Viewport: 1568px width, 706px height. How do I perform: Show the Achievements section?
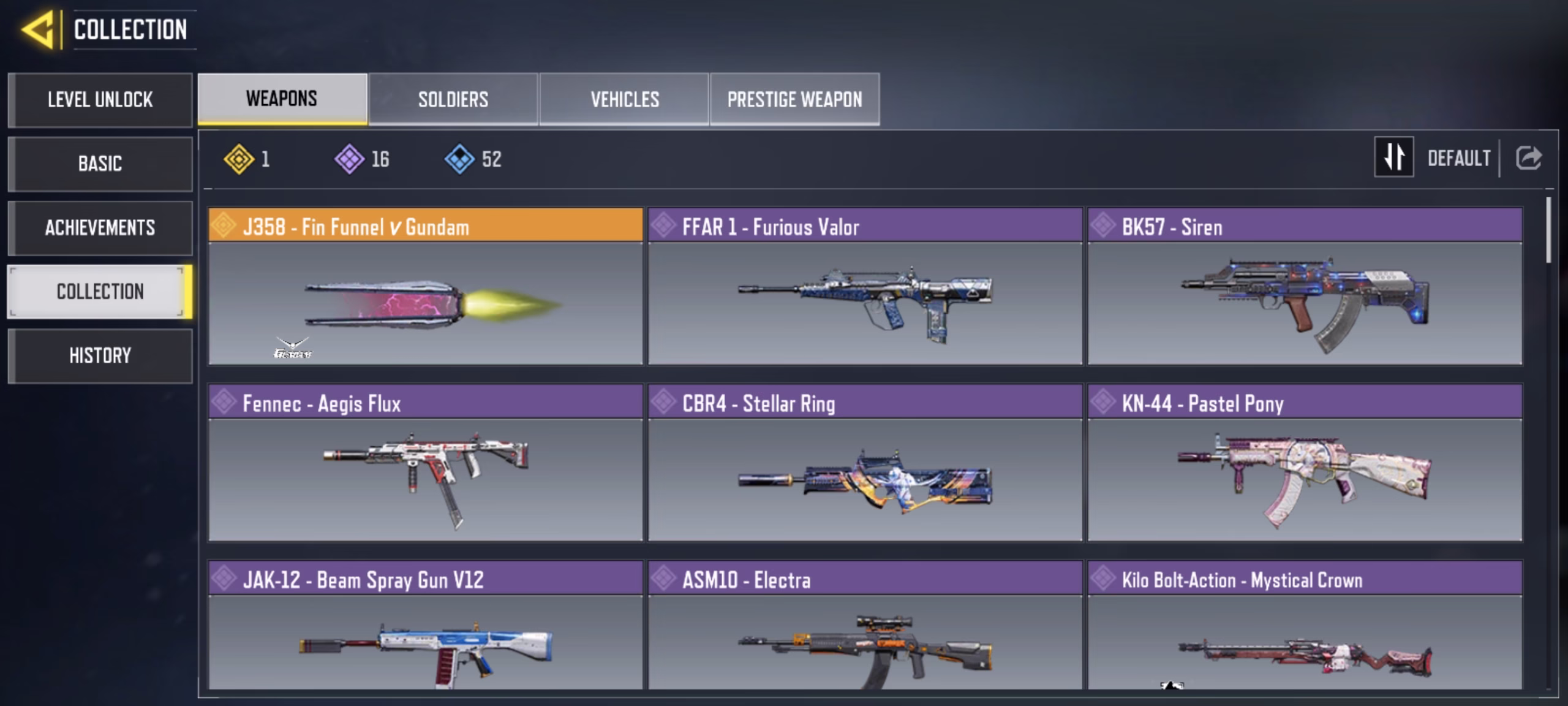point(100,228)
